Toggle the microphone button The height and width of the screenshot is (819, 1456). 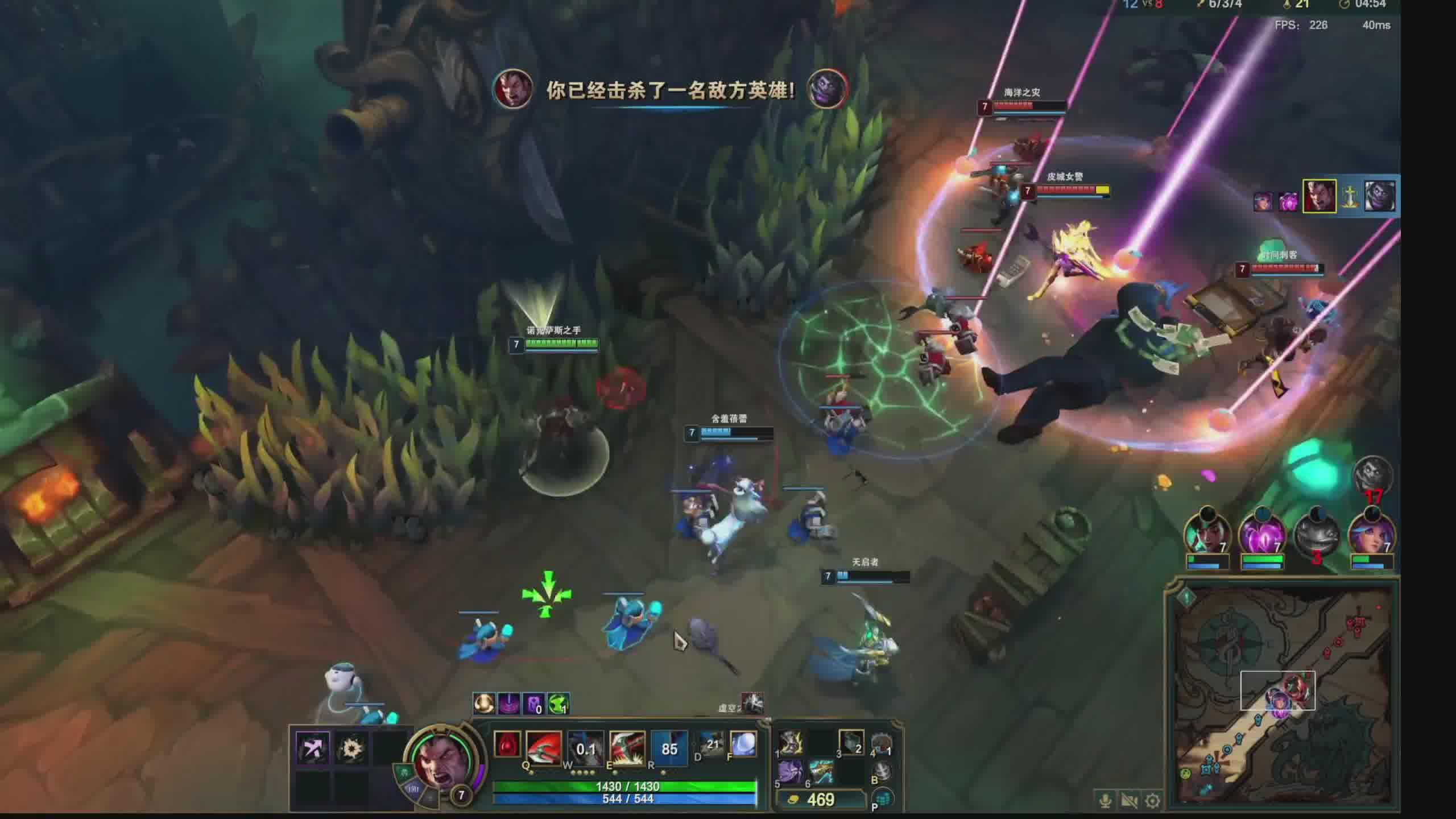pos(1106,801)
